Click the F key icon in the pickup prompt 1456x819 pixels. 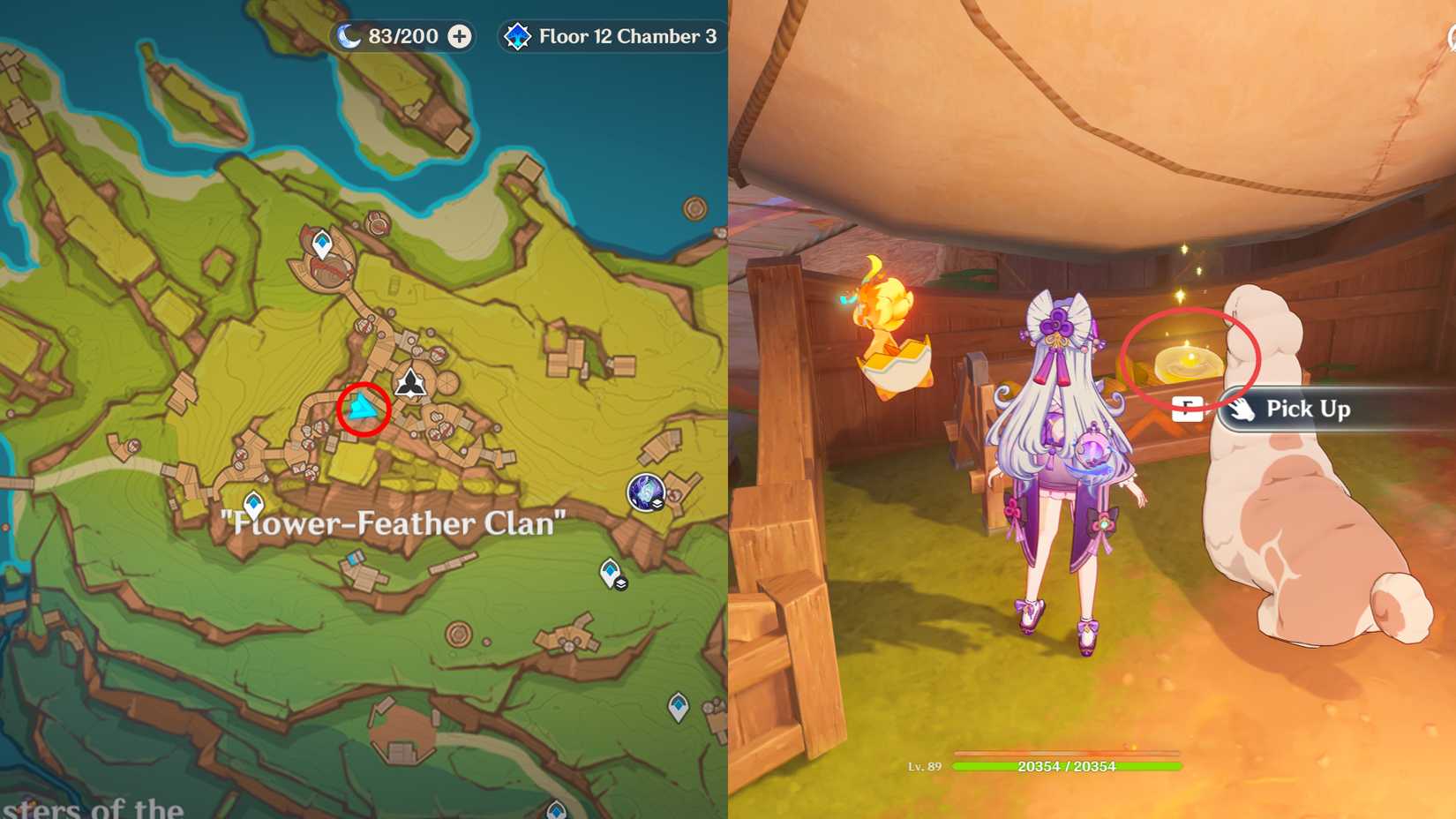click(1186, 408)
